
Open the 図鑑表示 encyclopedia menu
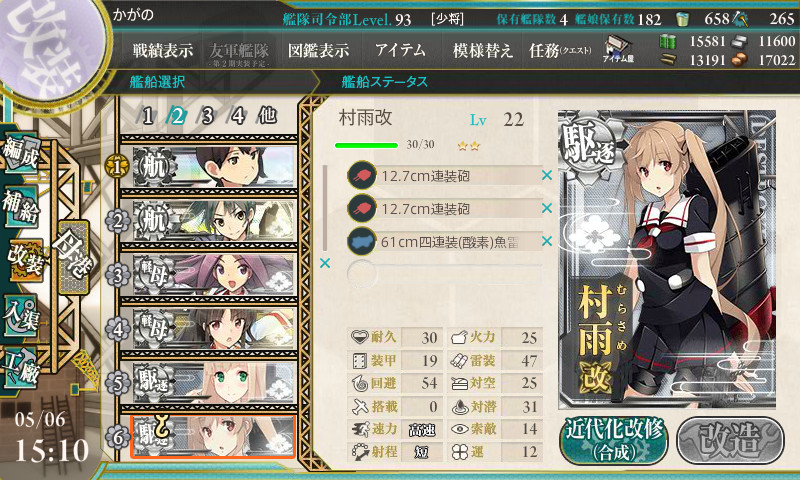pos(318,50)
